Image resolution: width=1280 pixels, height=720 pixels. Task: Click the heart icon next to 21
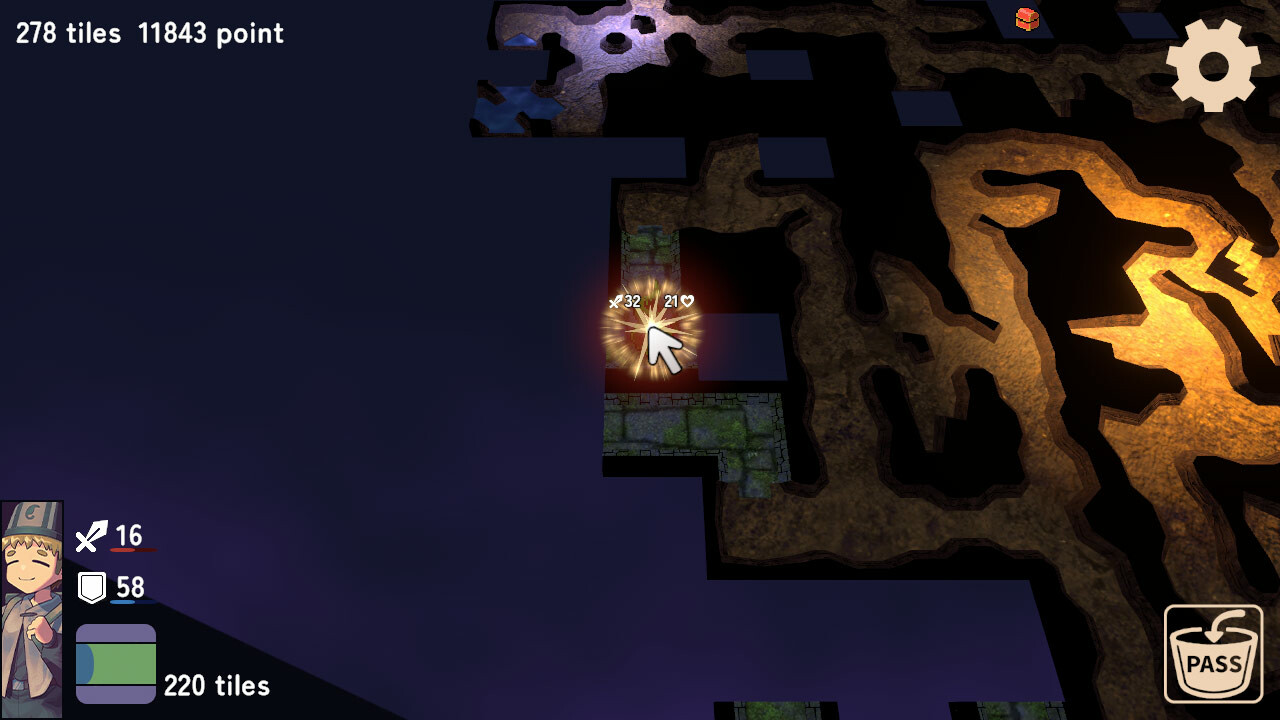[690, 299]
